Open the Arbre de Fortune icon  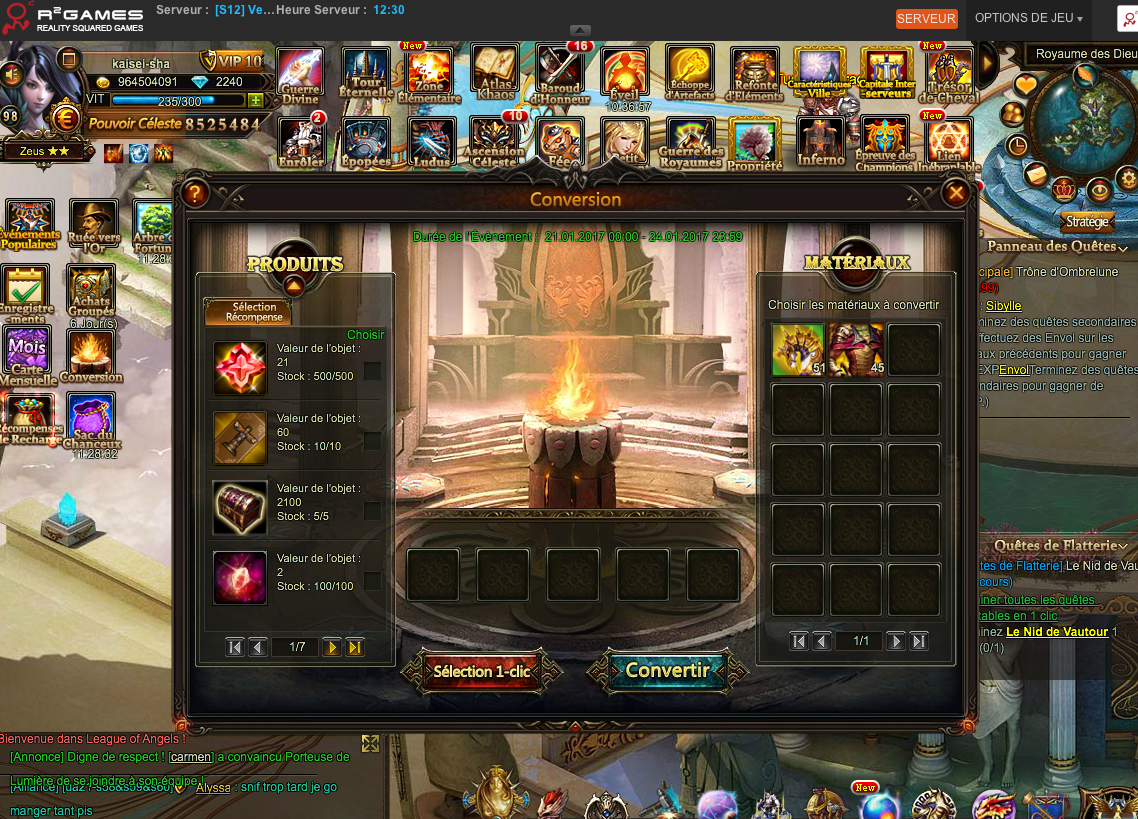tap(154, 230)
